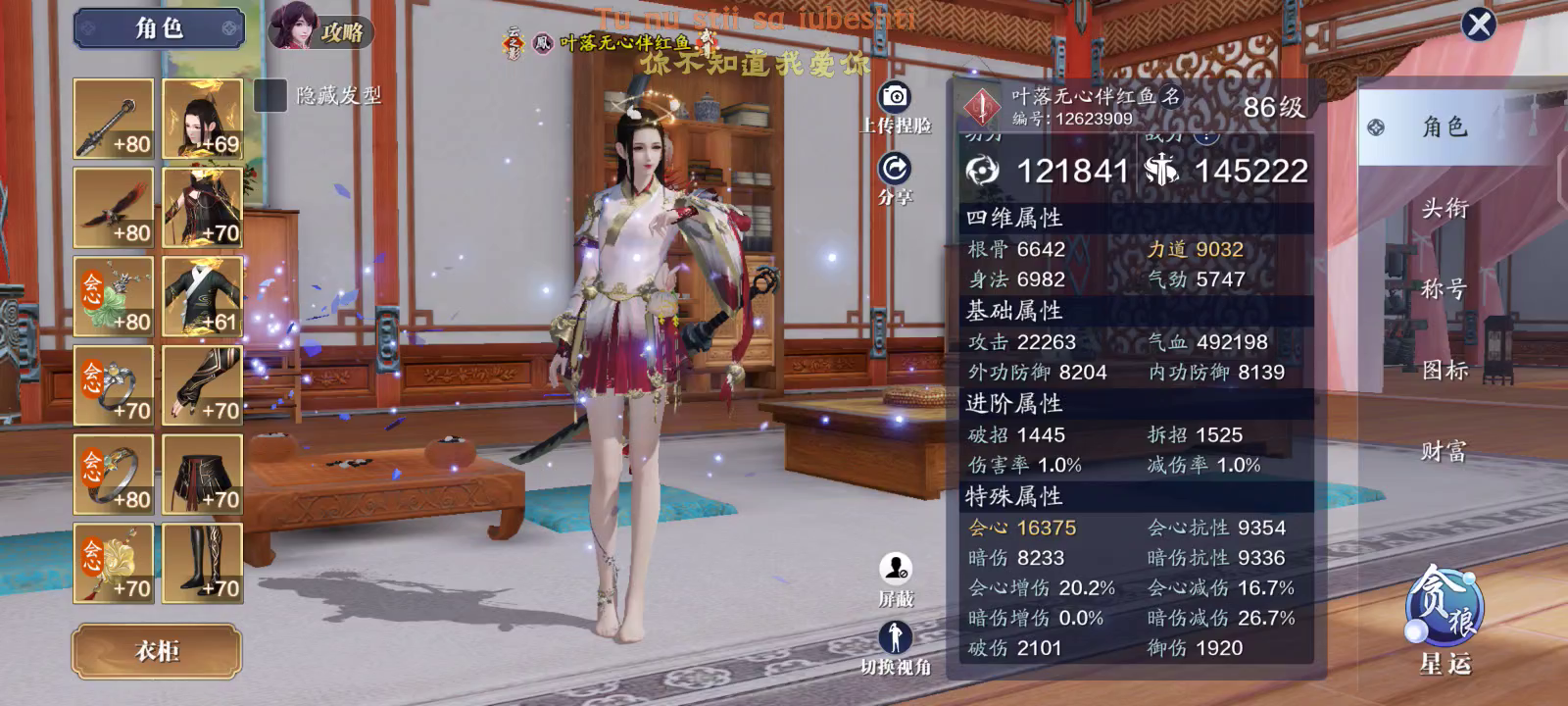1568x706 pixels.
Task: Choose the +70 skirt equipment slot
Action: [x=203, y=475]
